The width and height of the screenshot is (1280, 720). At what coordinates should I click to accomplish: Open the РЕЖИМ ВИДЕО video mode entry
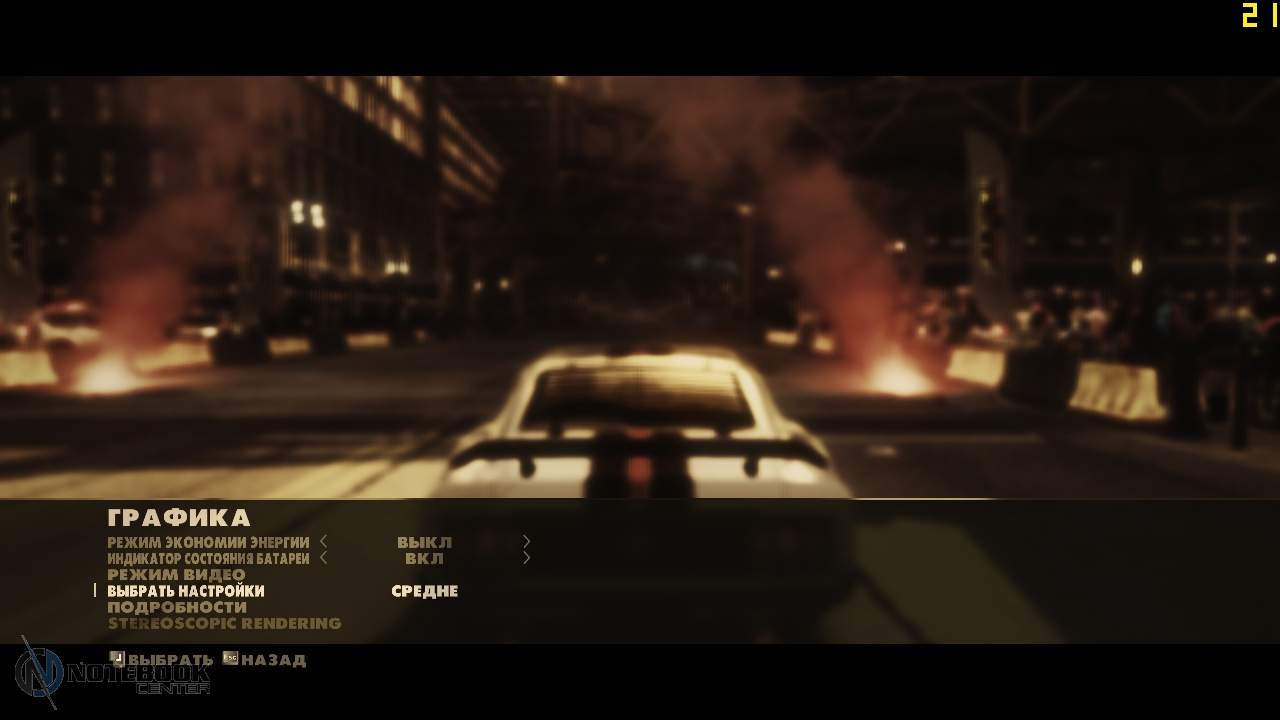[176, 575]
